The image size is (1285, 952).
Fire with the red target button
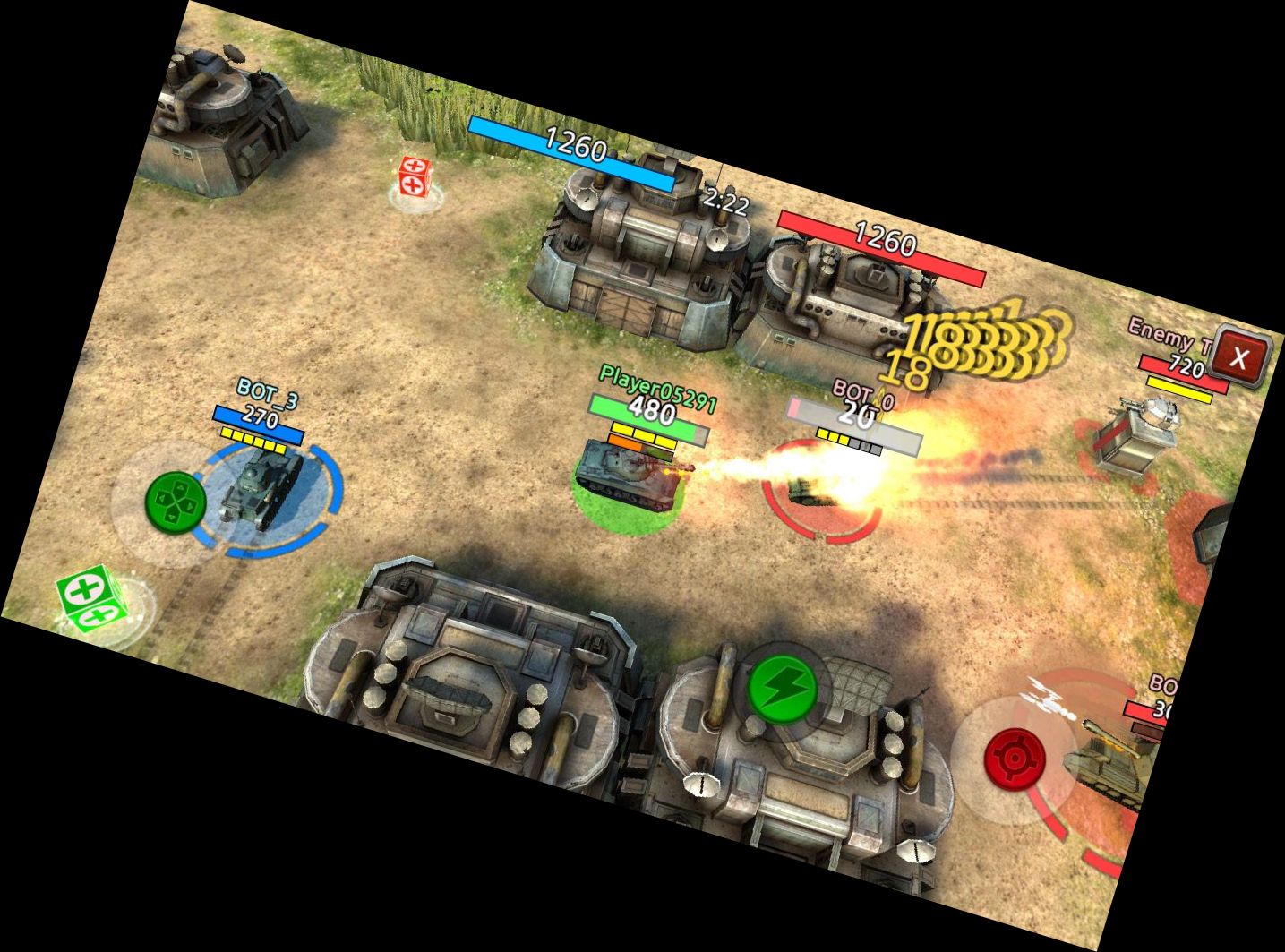click(x=1016, y=759)
